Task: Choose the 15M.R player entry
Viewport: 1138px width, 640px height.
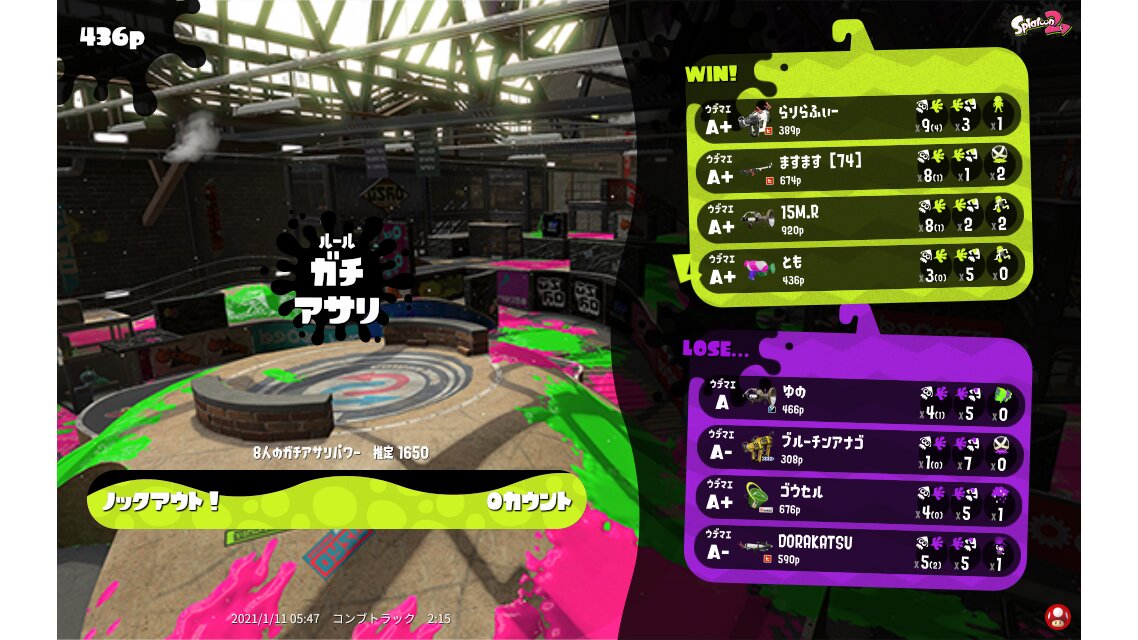Action: (x=859, y=218)
